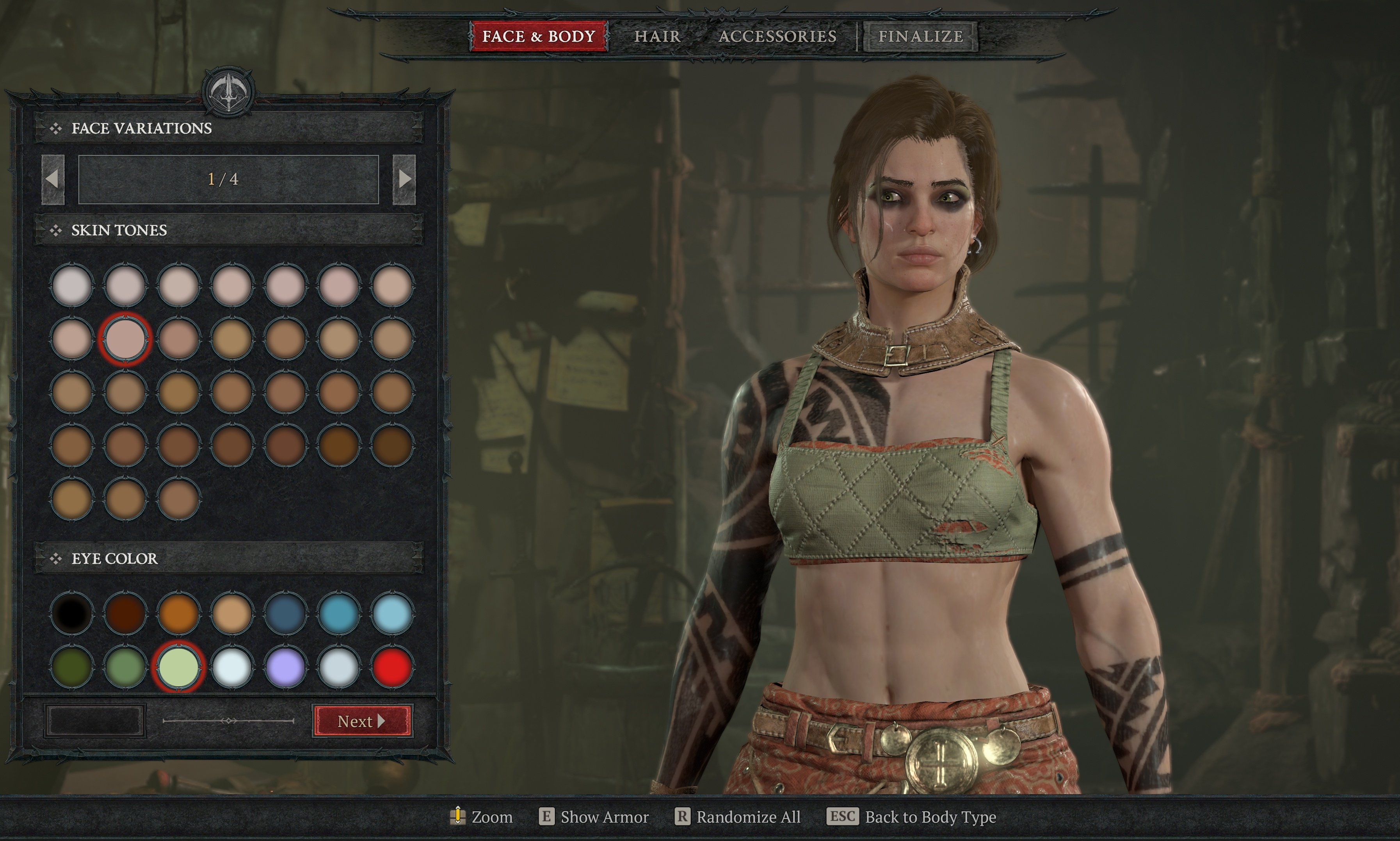Click the Next button

point(362,721)
